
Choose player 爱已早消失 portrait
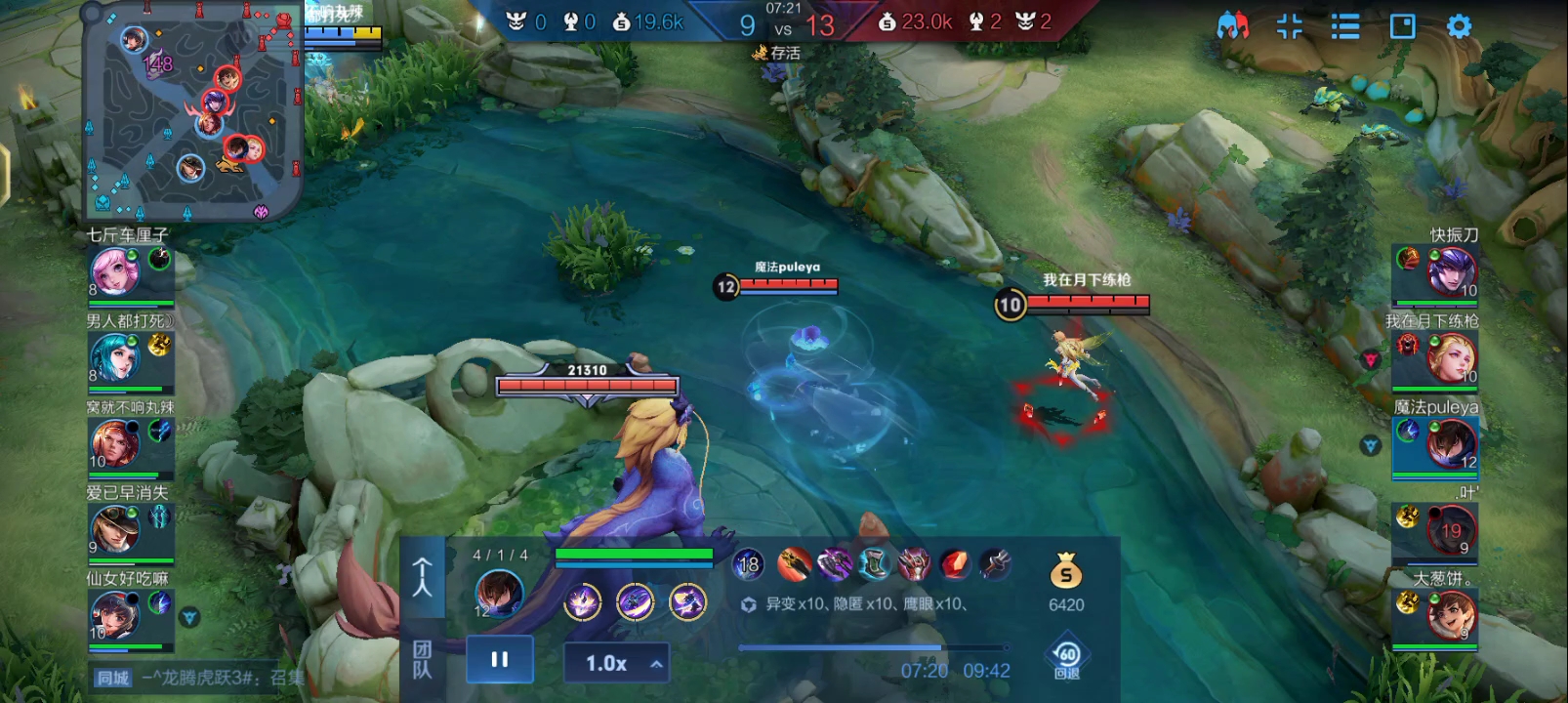pos(115,529)
